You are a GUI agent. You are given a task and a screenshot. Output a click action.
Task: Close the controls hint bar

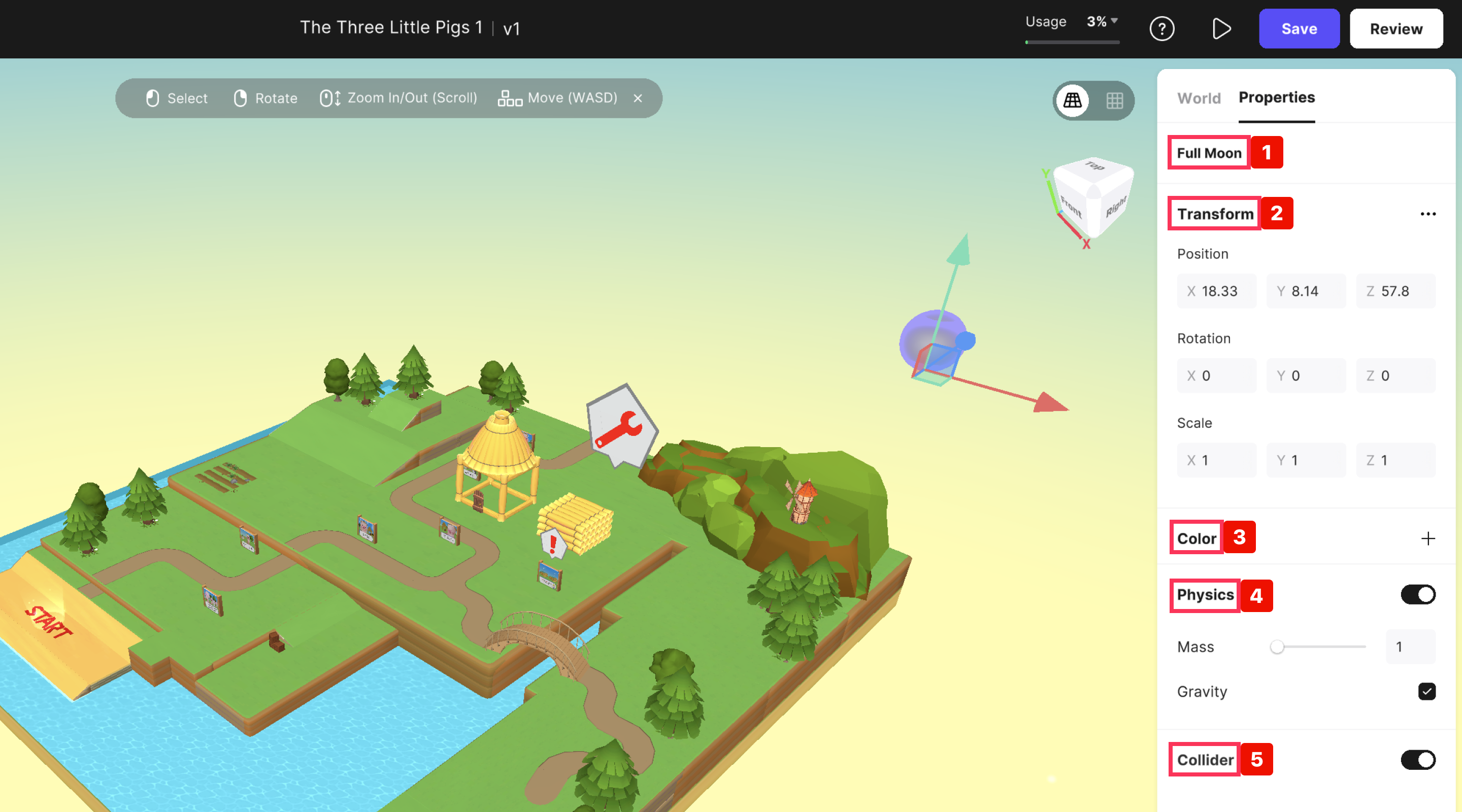point(638,98)
